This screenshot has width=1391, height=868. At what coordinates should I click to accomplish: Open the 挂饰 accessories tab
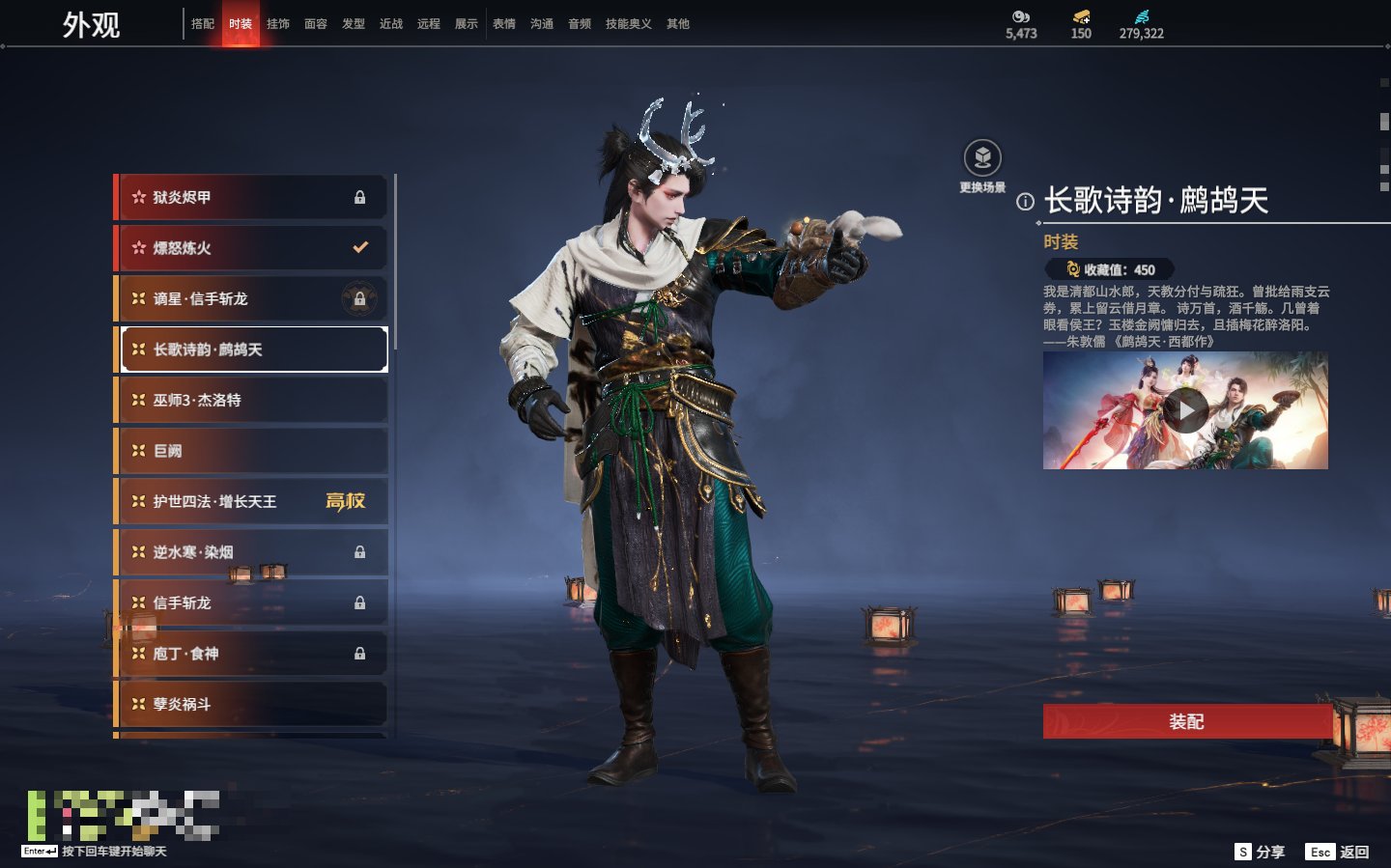click(278, 24)
